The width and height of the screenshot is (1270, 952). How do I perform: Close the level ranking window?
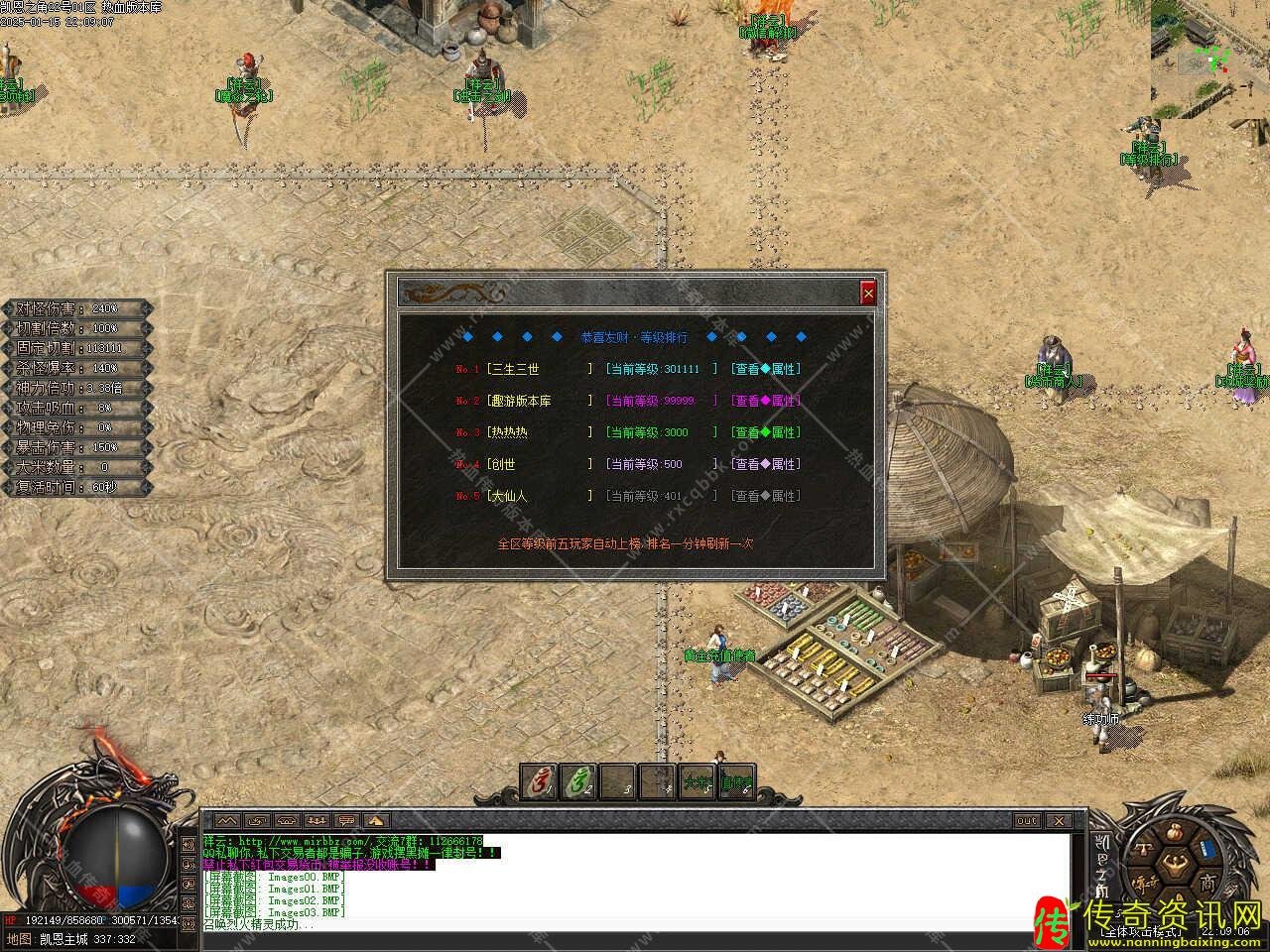868,293
